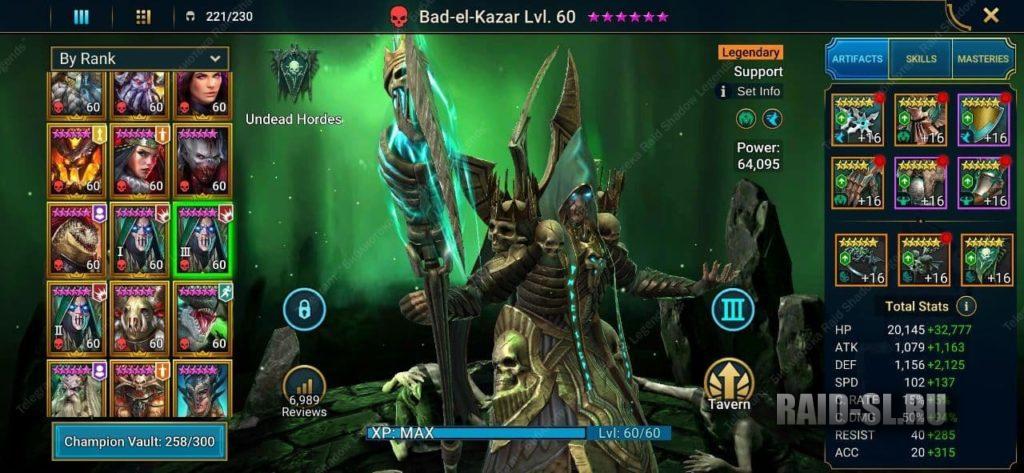Image resolution: width=1024 pixels, height=473 pixels.
Task: Select the equipped shield artifact
Action: point(982,119)
